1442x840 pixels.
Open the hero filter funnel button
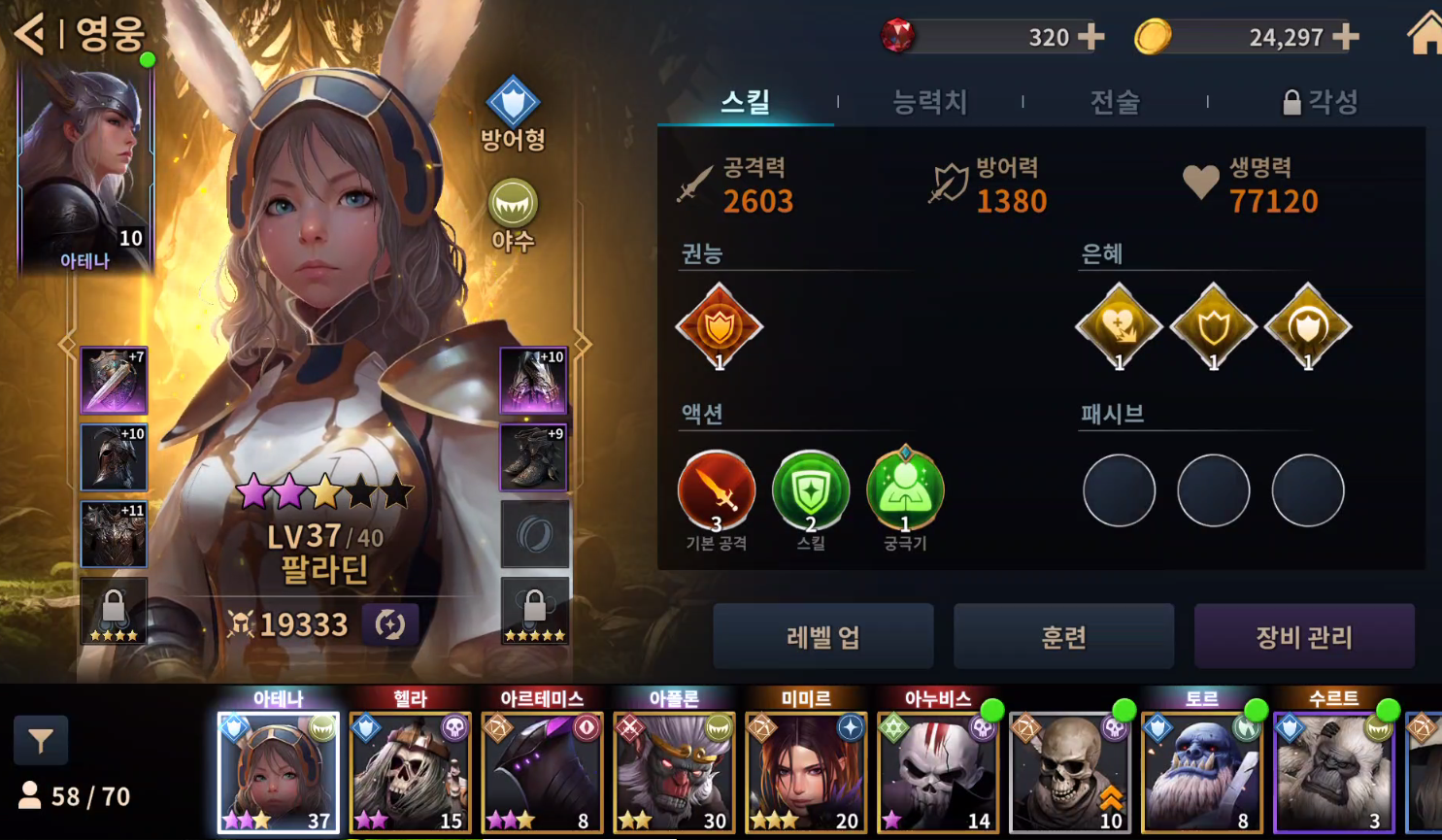[x=41, y=742]
